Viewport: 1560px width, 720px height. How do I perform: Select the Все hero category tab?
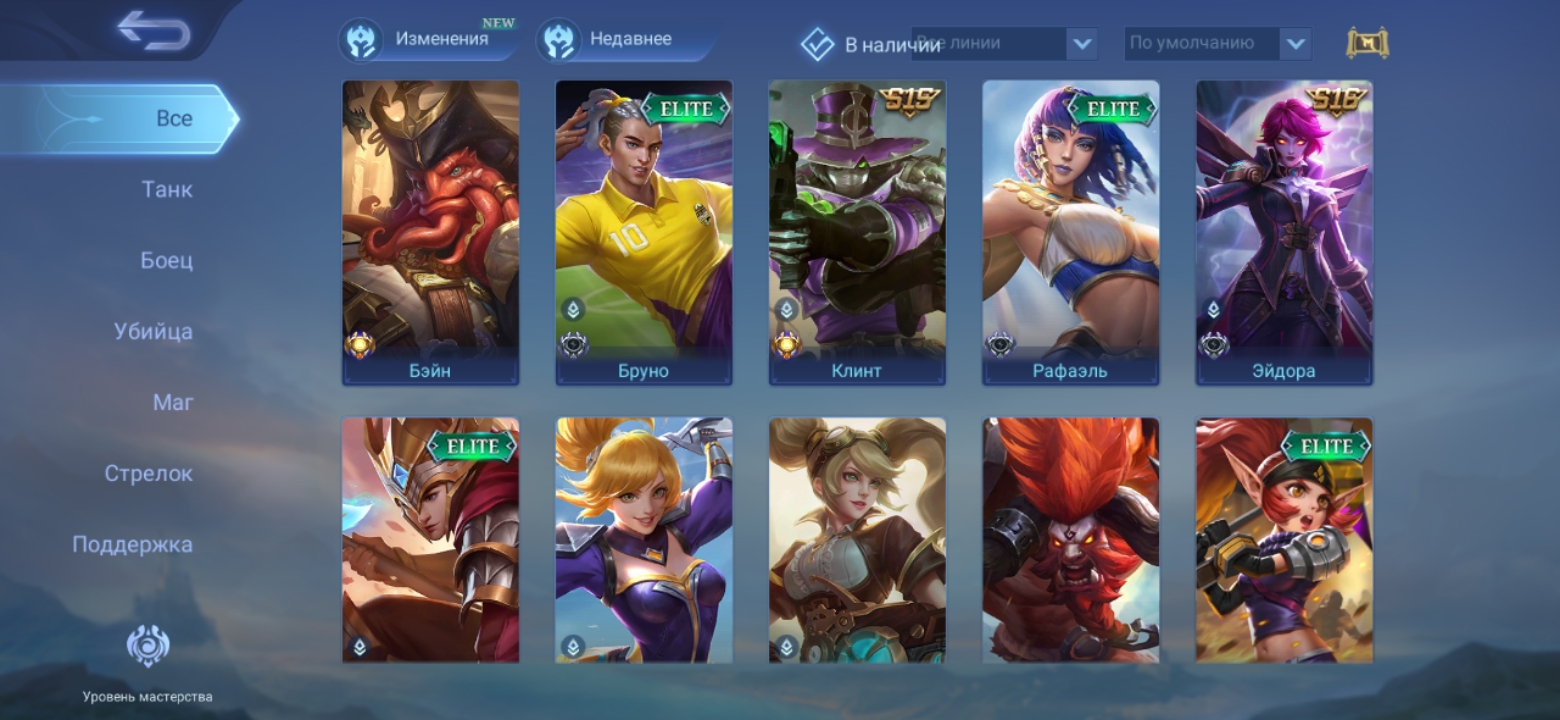click(173, 118)
